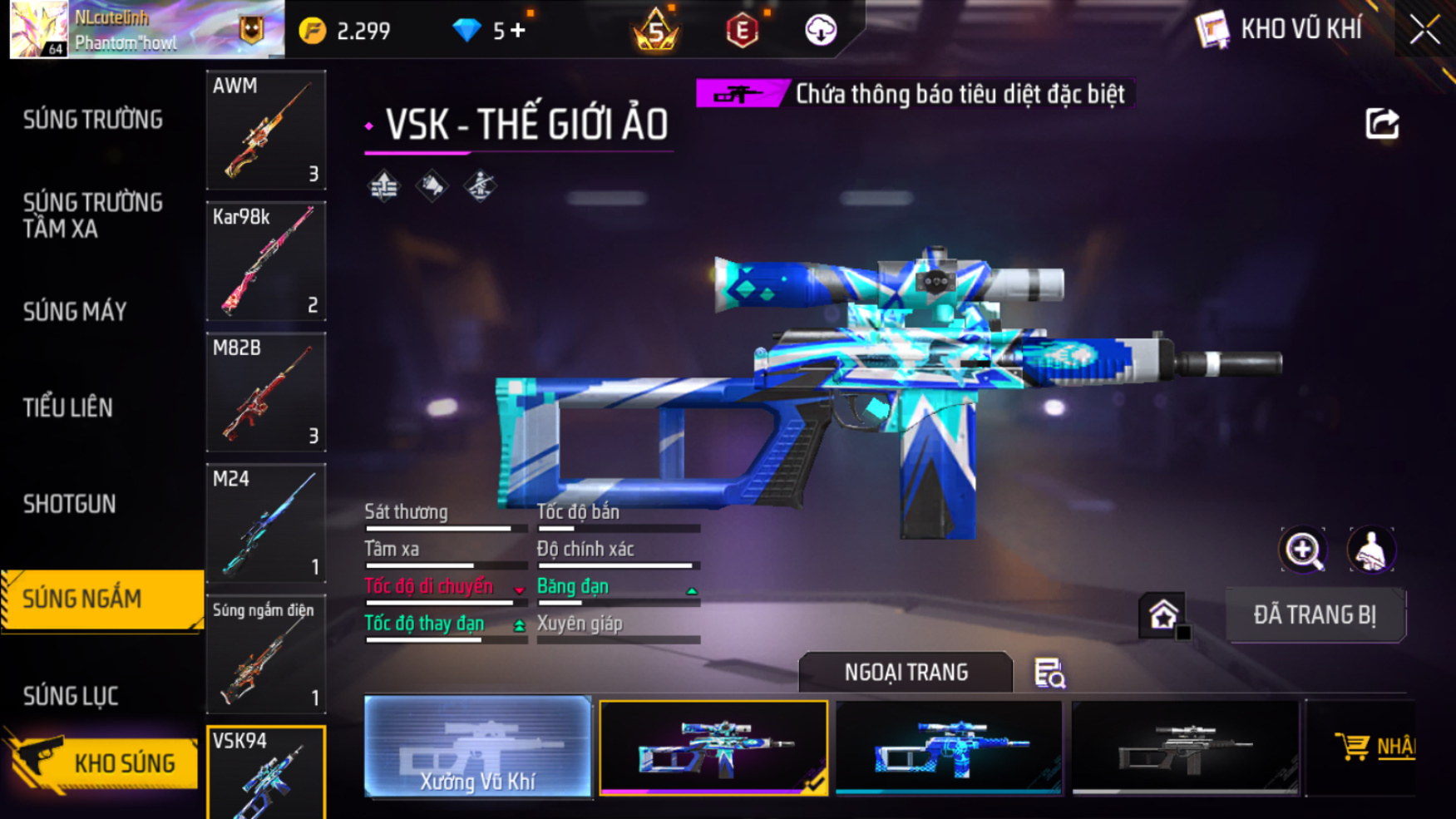
Task: Pick the M24 weapon slot
Action: (x=266, y=523)
